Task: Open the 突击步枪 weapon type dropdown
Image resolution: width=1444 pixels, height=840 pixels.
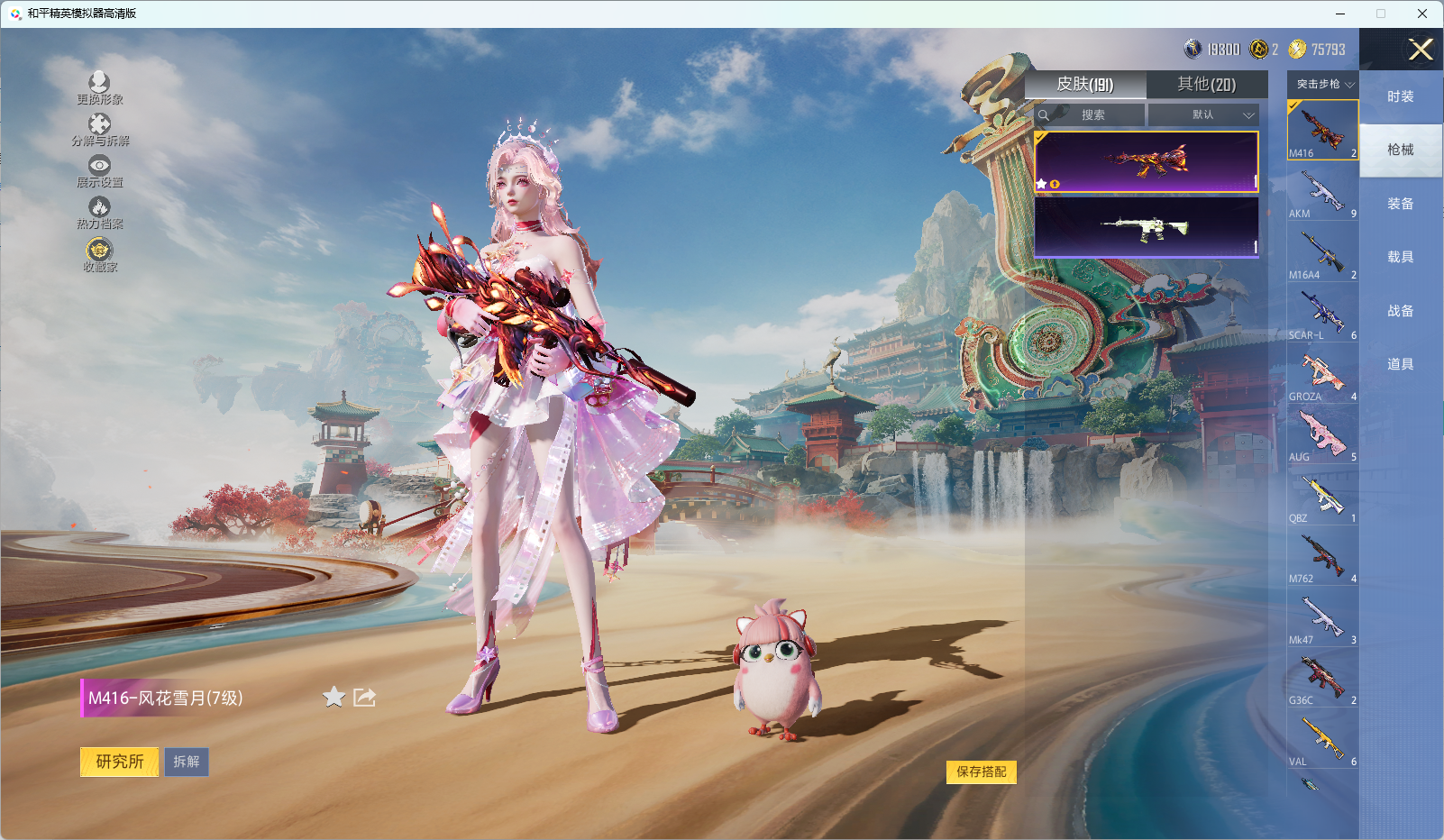Action: point(1324,85)
